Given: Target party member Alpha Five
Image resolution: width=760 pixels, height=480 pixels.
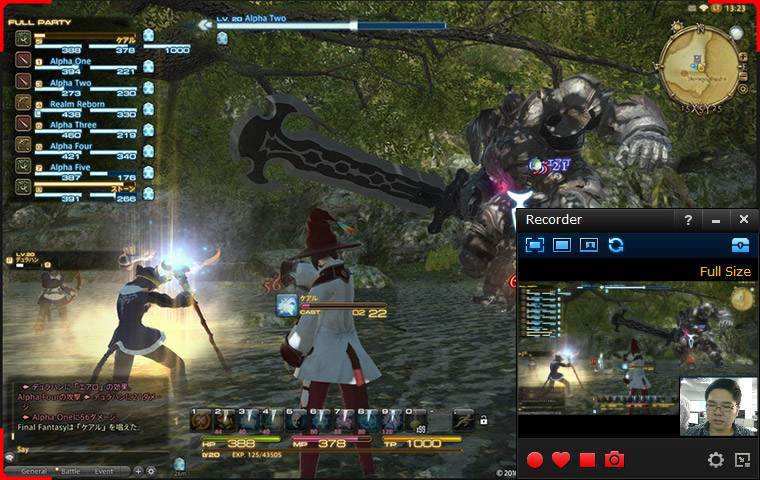Looking at the screenshot, I should pyautogui.click(x=74, y=167).
